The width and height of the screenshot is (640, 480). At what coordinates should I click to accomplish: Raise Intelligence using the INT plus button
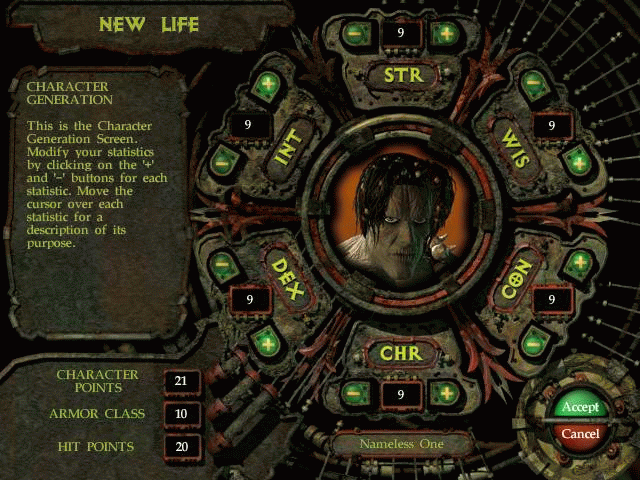click(x=265, y=86)
